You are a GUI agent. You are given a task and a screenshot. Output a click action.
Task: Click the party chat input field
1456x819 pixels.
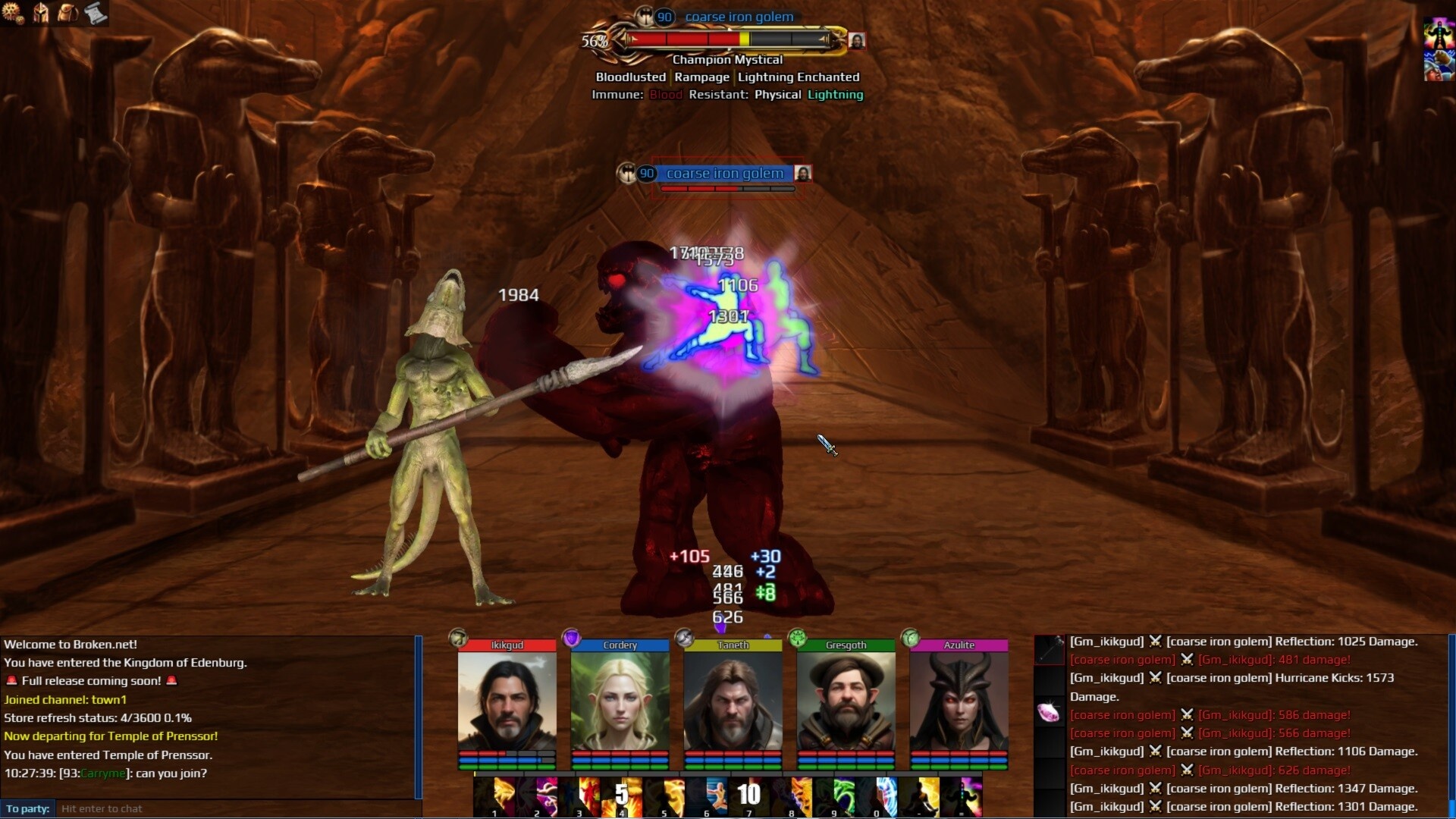[x=235, y=808]
